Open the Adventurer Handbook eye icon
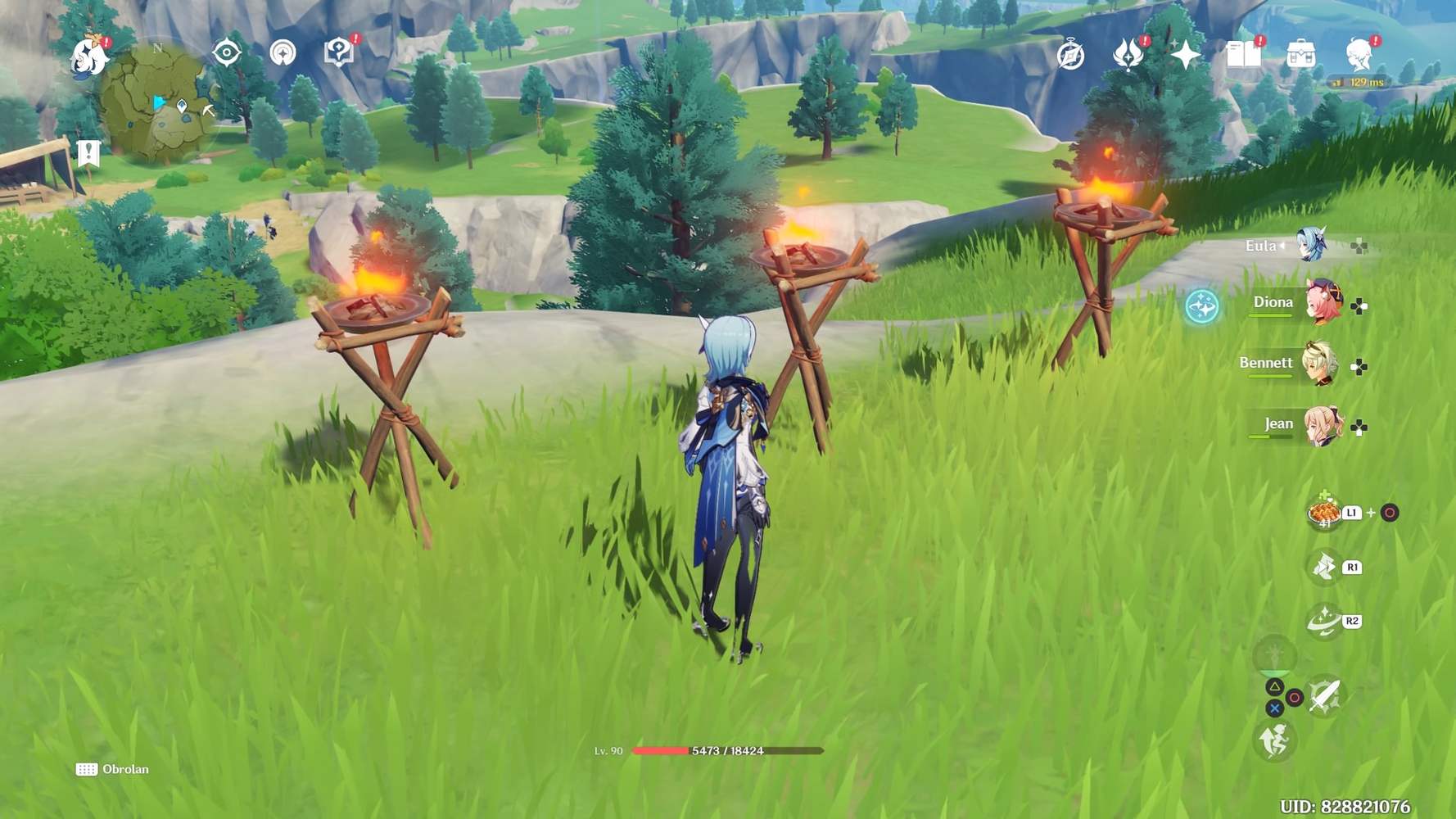The image size is (1456, 819). tap(227, 52)
